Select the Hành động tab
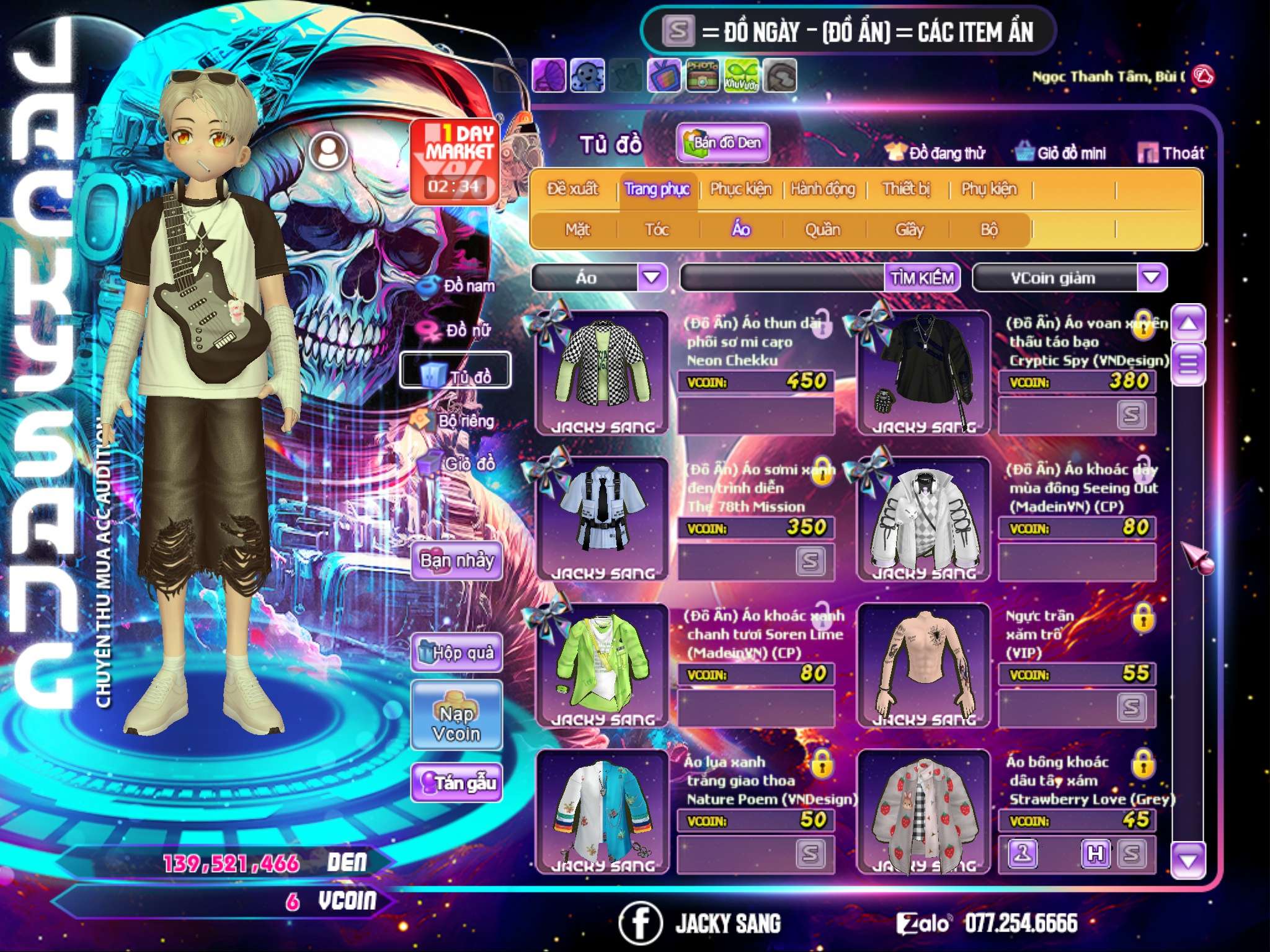 823,188
